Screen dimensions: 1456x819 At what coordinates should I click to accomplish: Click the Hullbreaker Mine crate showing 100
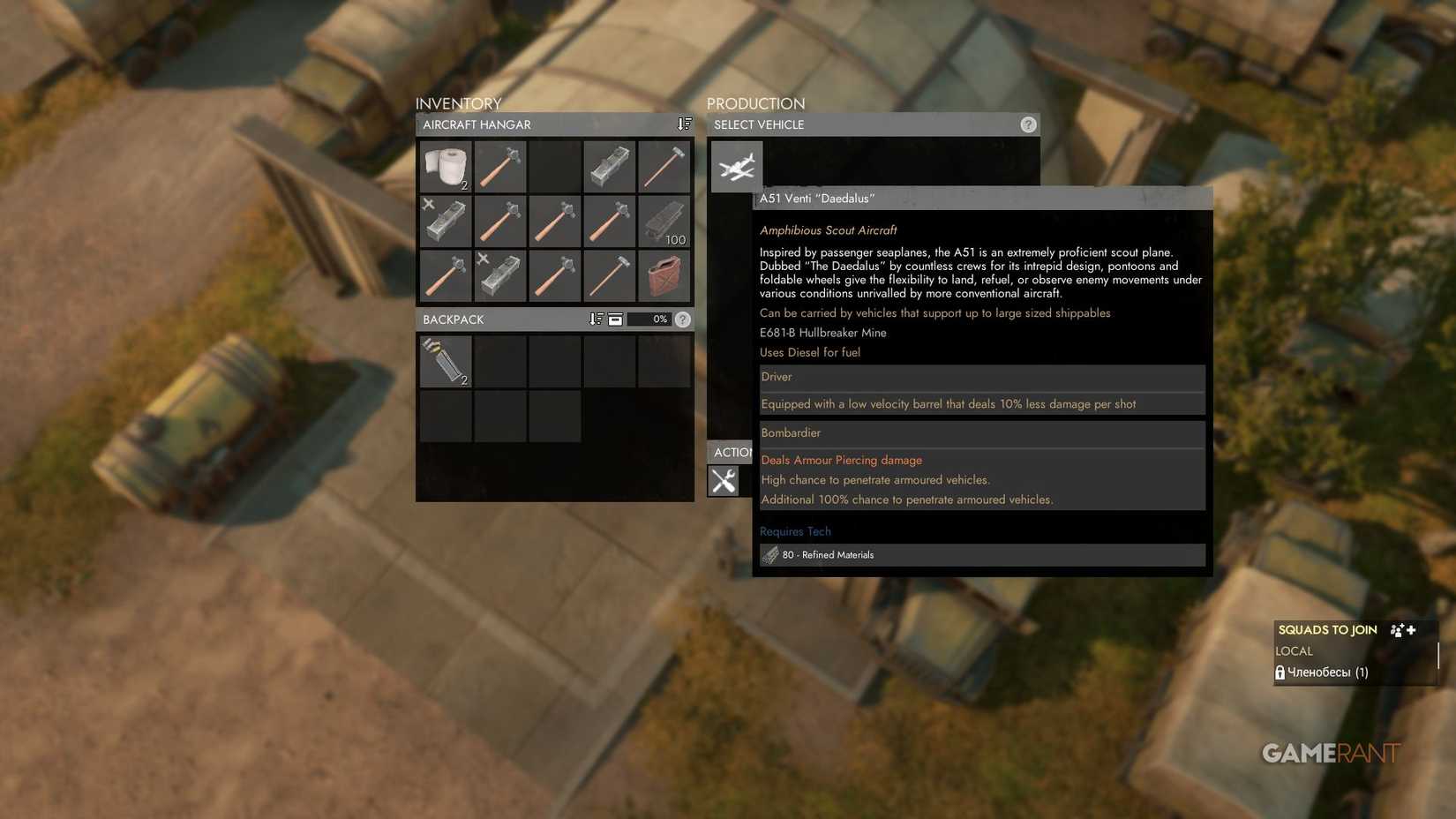664,222
